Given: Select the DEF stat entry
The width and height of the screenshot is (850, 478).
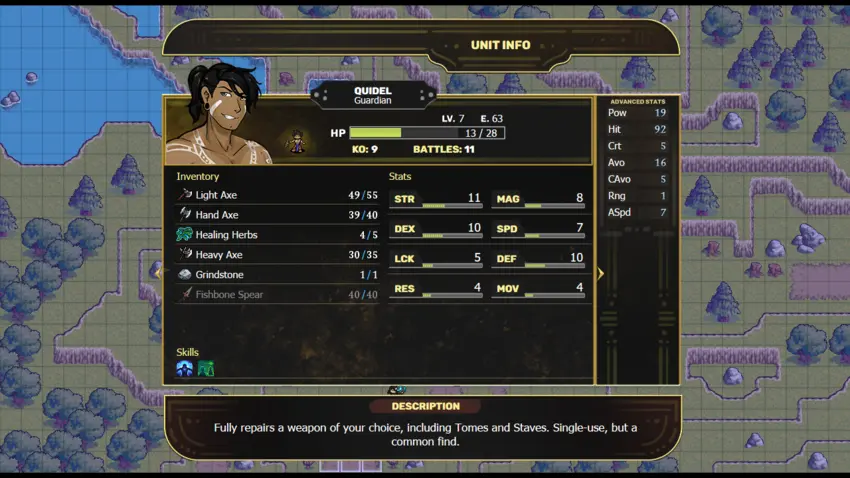Looking at the screenshot, I should (538, 259).
